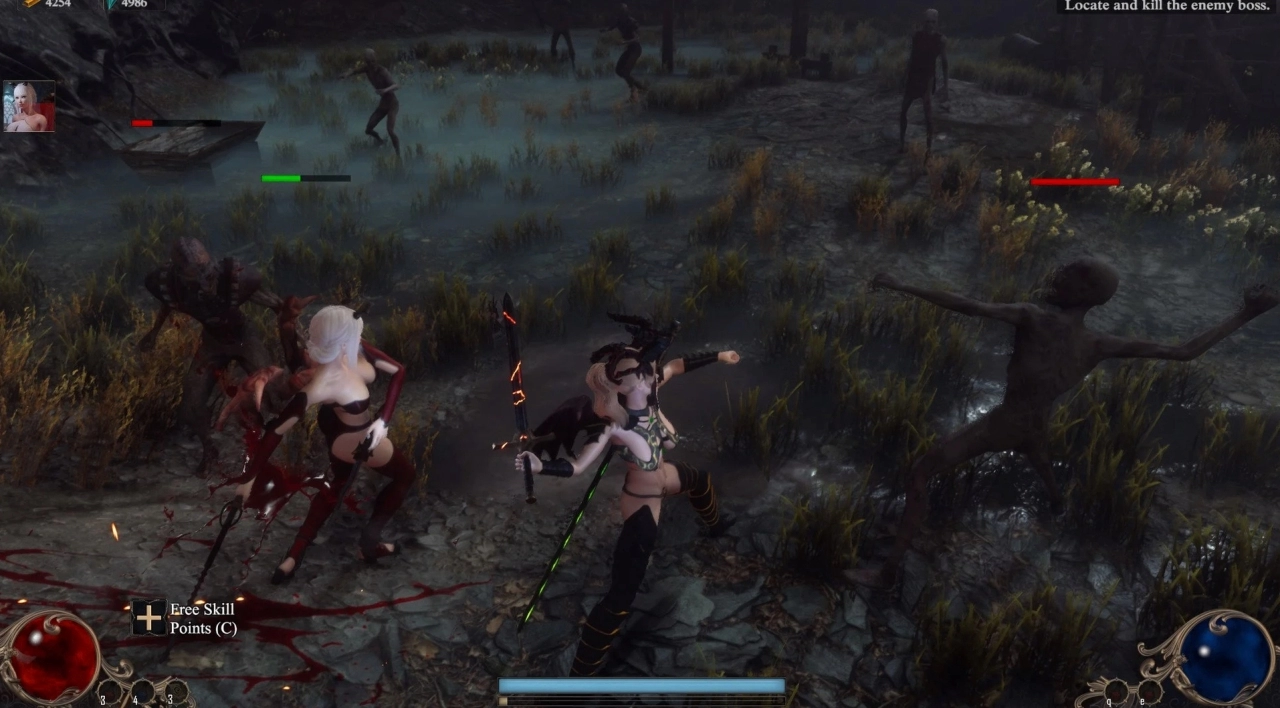Trigger the skill slot labeled q
The height and width of the screenshot is (708, 1280).
point(1117,691)
